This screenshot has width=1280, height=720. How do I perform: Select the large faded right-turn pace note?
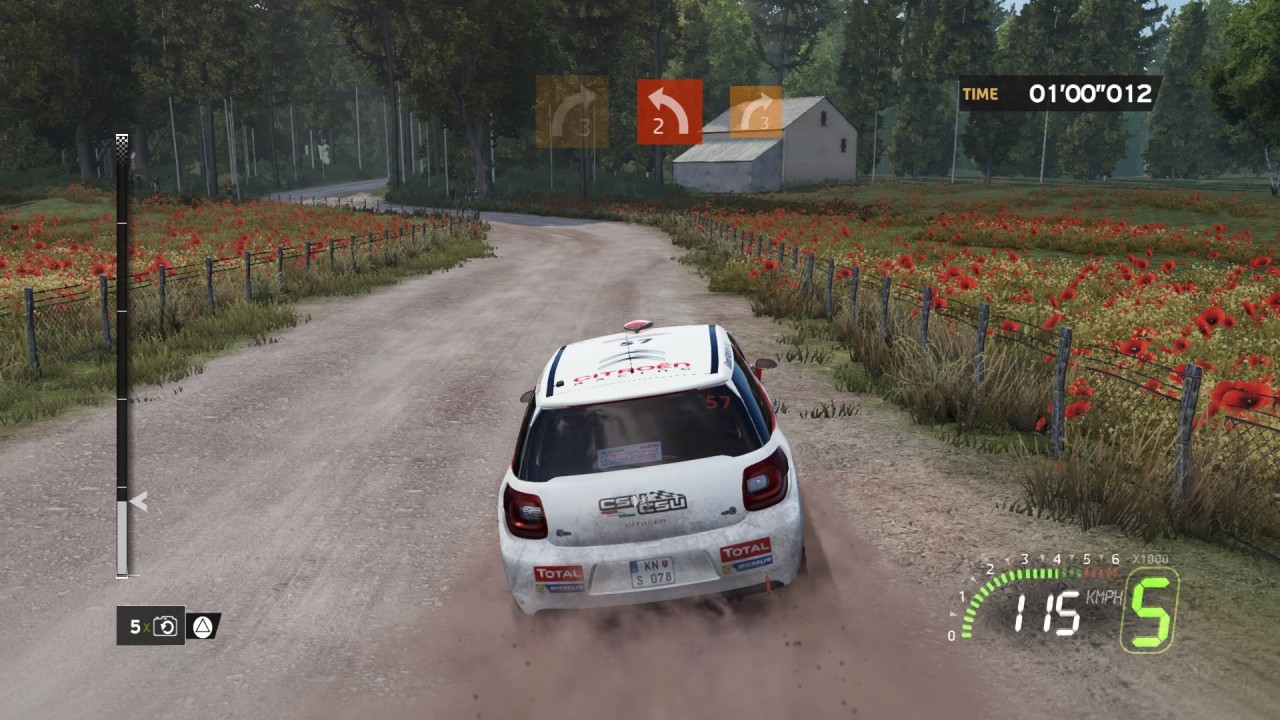(572, 112)
